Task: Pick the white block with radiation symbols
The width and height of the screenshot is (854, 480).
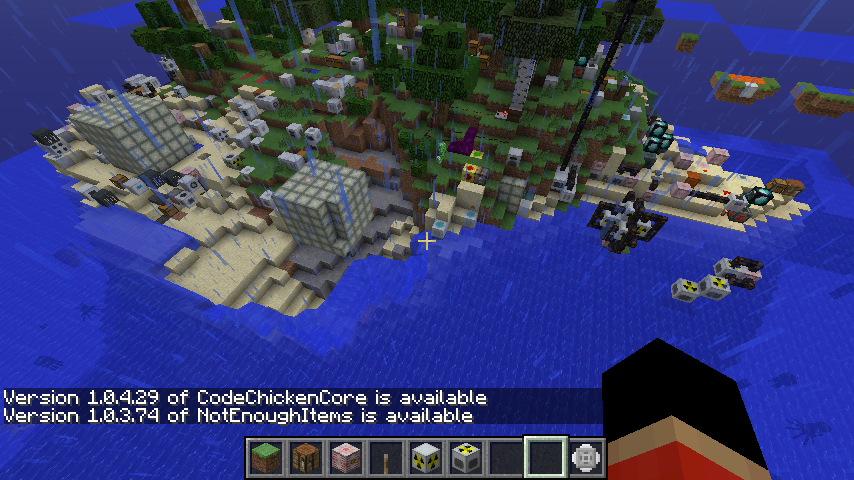Action: pos(426,458)
